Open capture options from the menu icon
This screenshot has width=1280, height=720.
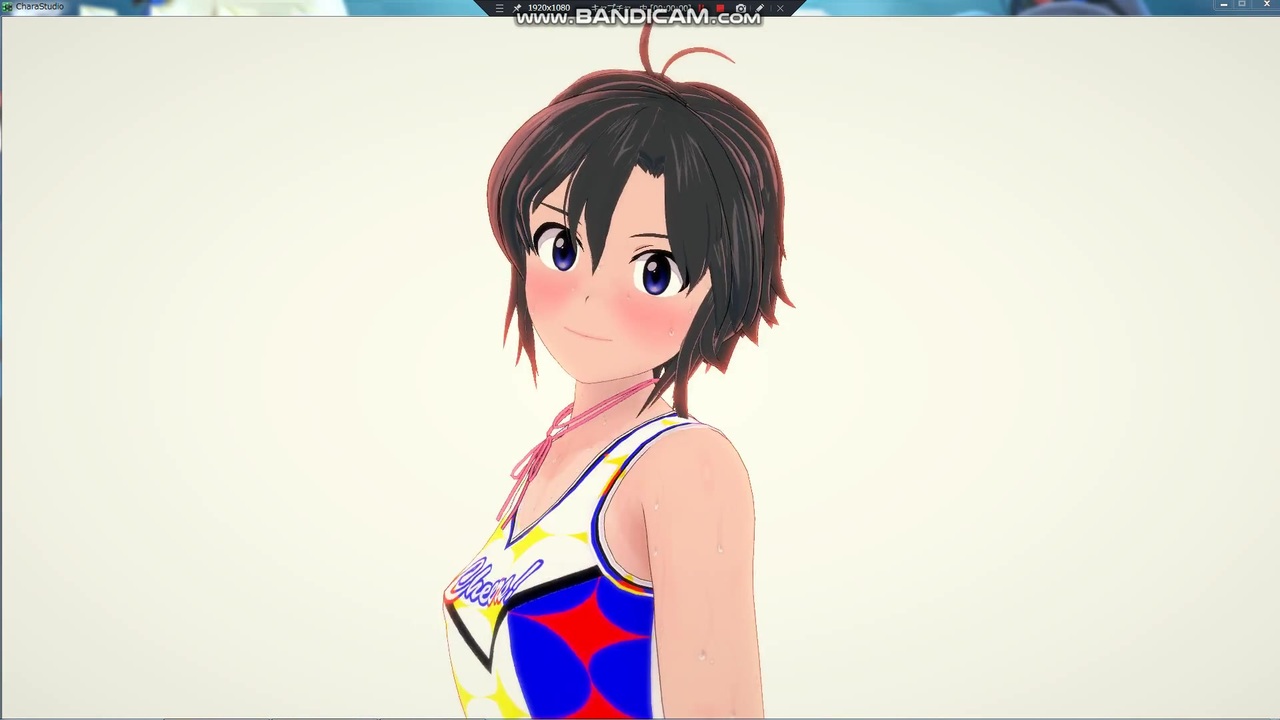coord(498,8)
